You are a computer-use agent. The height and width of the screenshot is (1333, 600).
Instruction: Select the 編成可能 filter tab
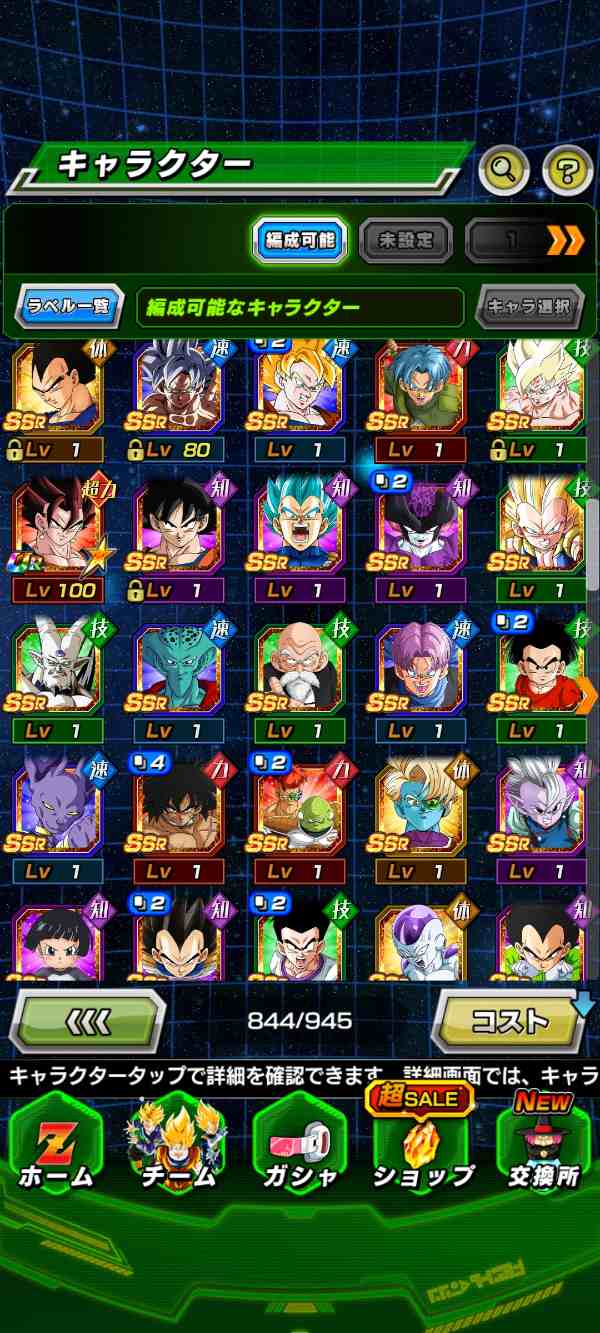299,240
